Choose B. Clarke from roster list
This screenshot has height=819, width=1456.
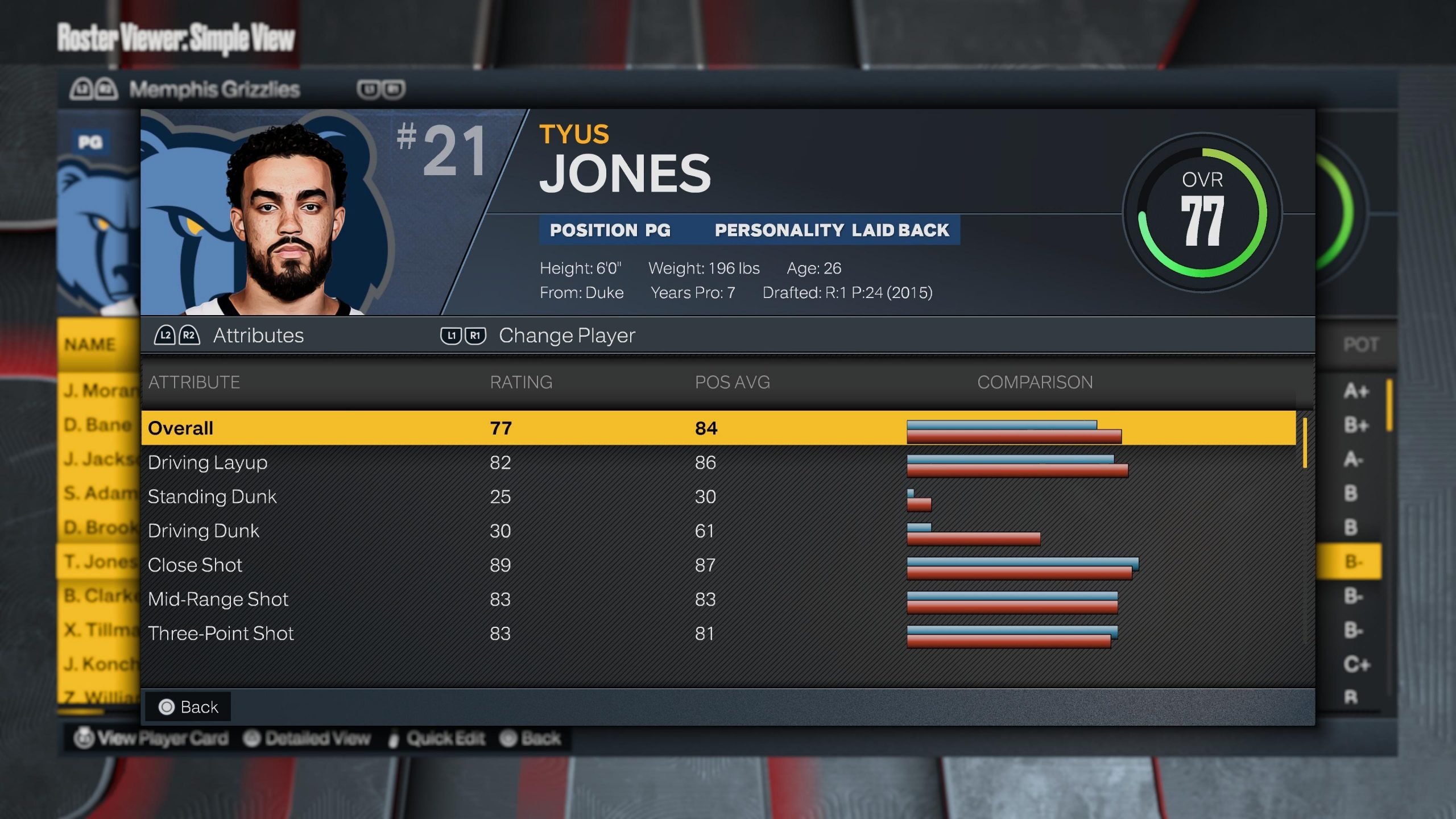click(x=98, y=595)
